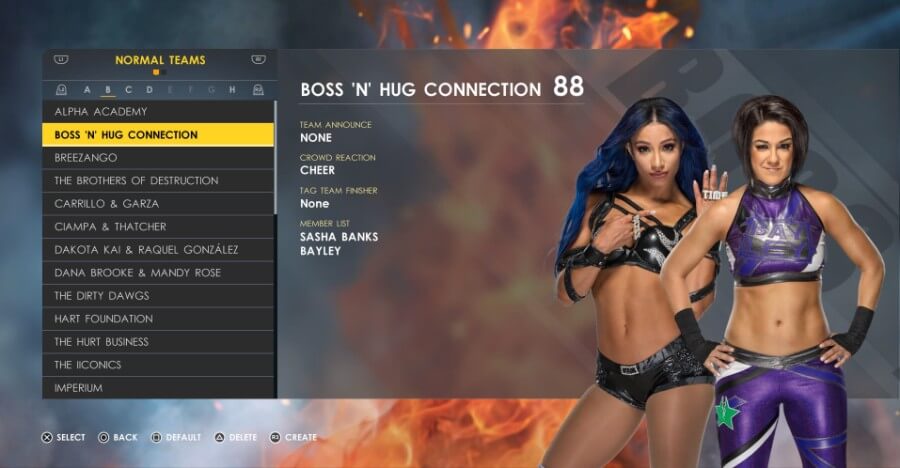Screen dimensions: 900x468
Task: Click the Normal Teams category header
Action: pos(160,60)
